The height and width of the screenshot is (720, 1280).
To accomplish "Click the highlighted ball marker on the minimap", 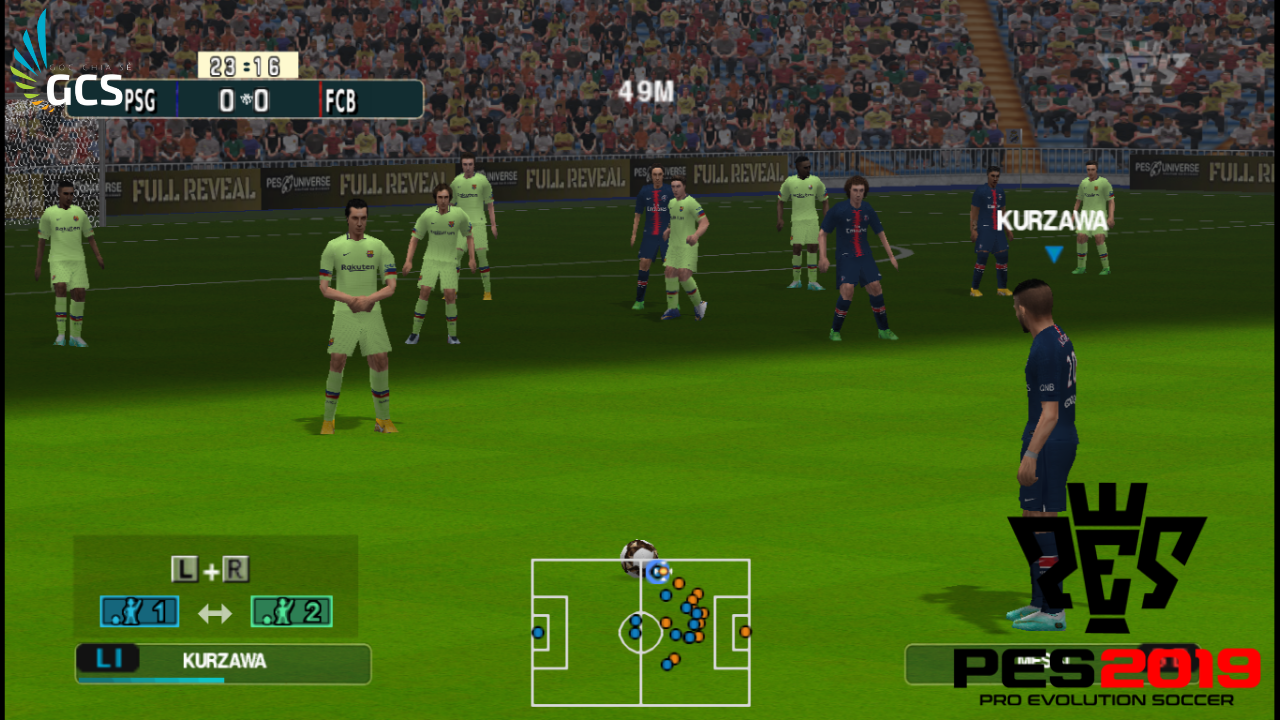I will [x=657, y=572].
